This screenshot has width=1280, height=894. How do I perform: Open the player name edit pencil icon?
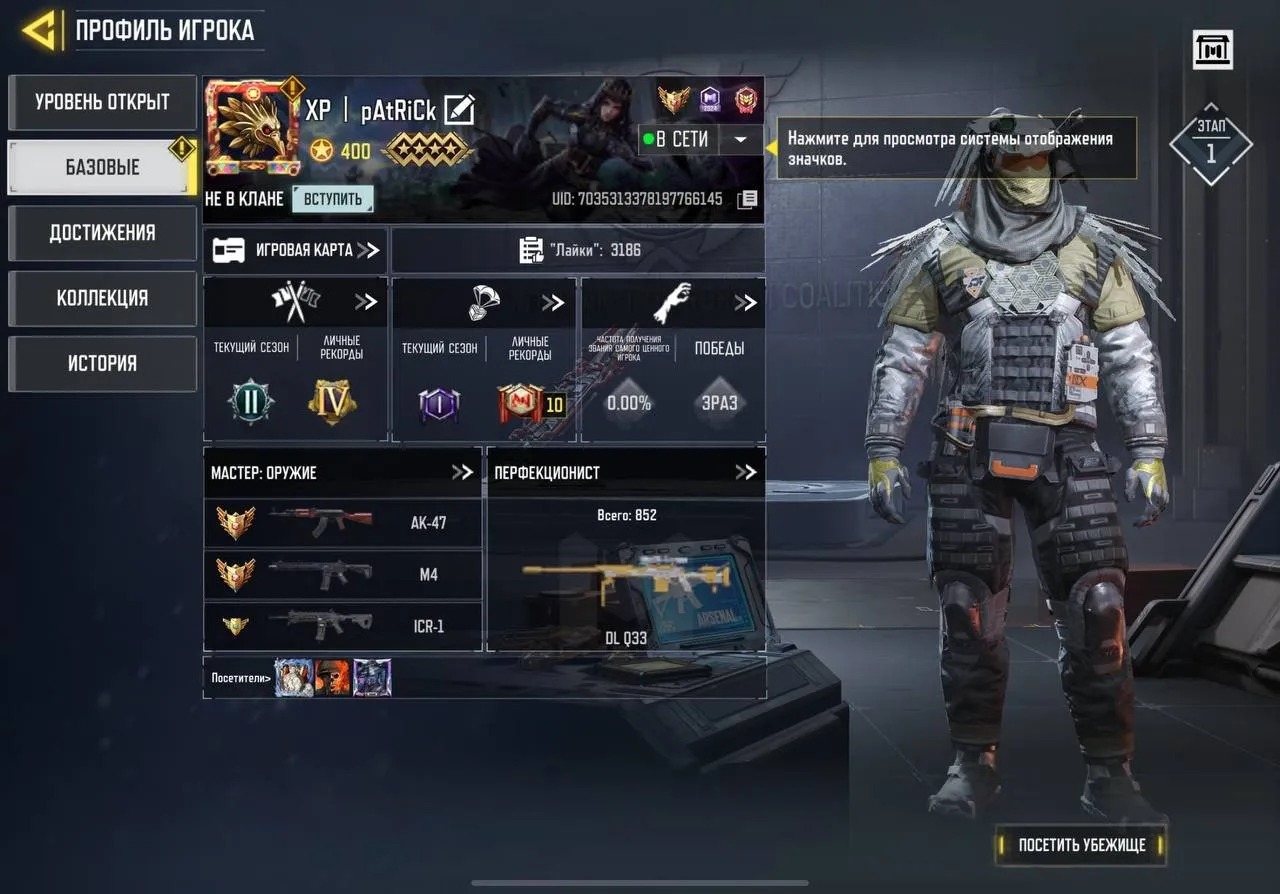point(459,110)
